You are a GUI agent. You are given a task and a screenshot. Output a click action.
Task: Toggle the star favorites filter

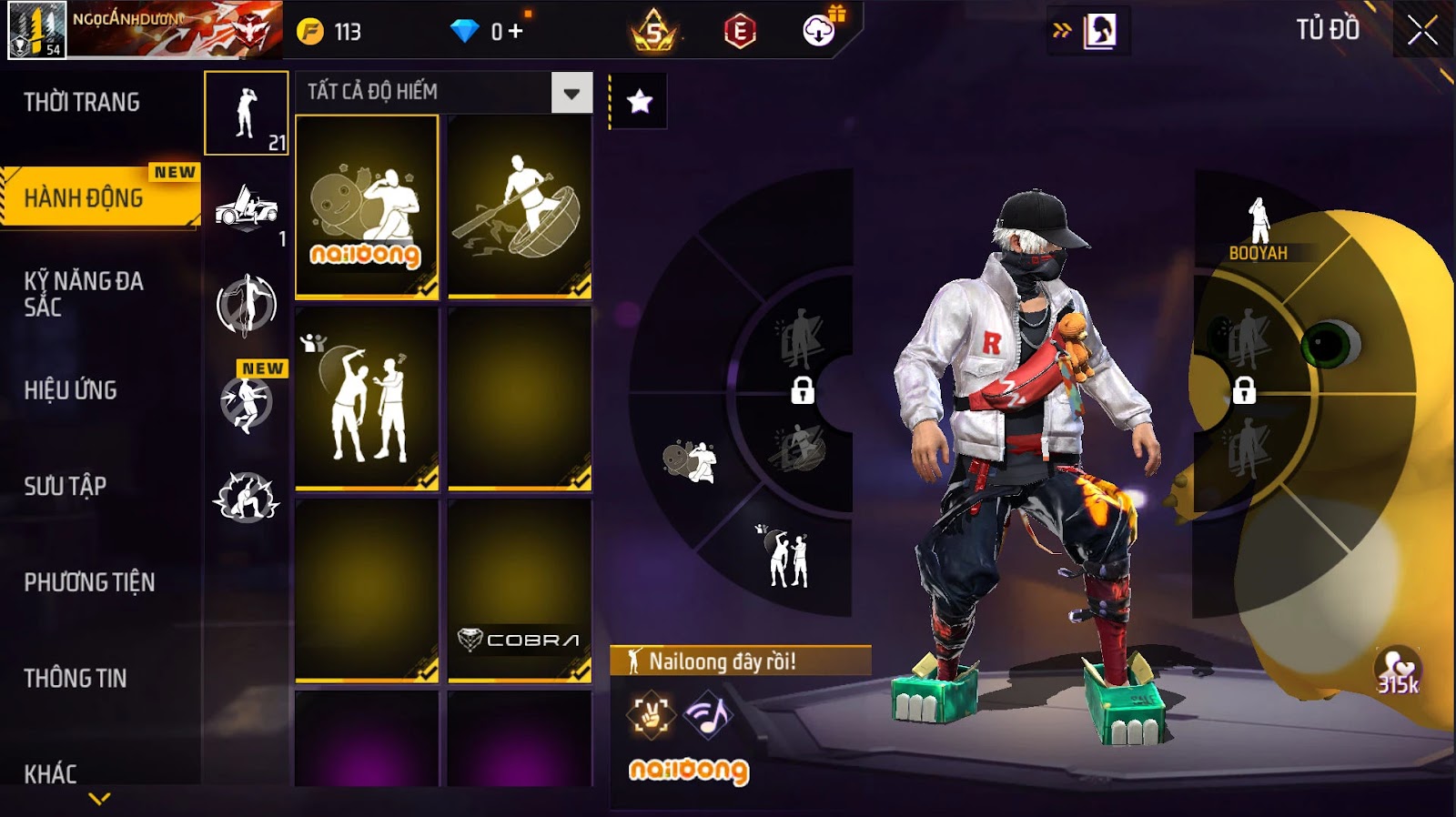point(639,101)
